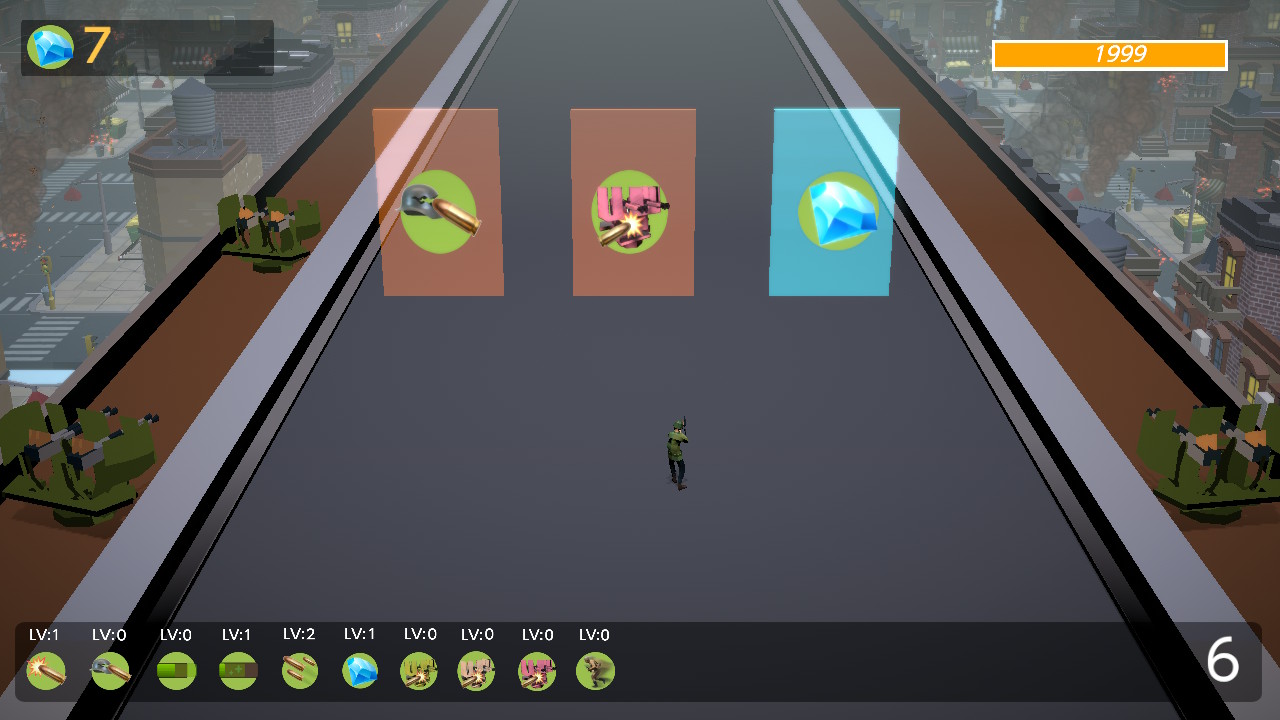
Task: Select the soldier character on the road
Action: 678,450
